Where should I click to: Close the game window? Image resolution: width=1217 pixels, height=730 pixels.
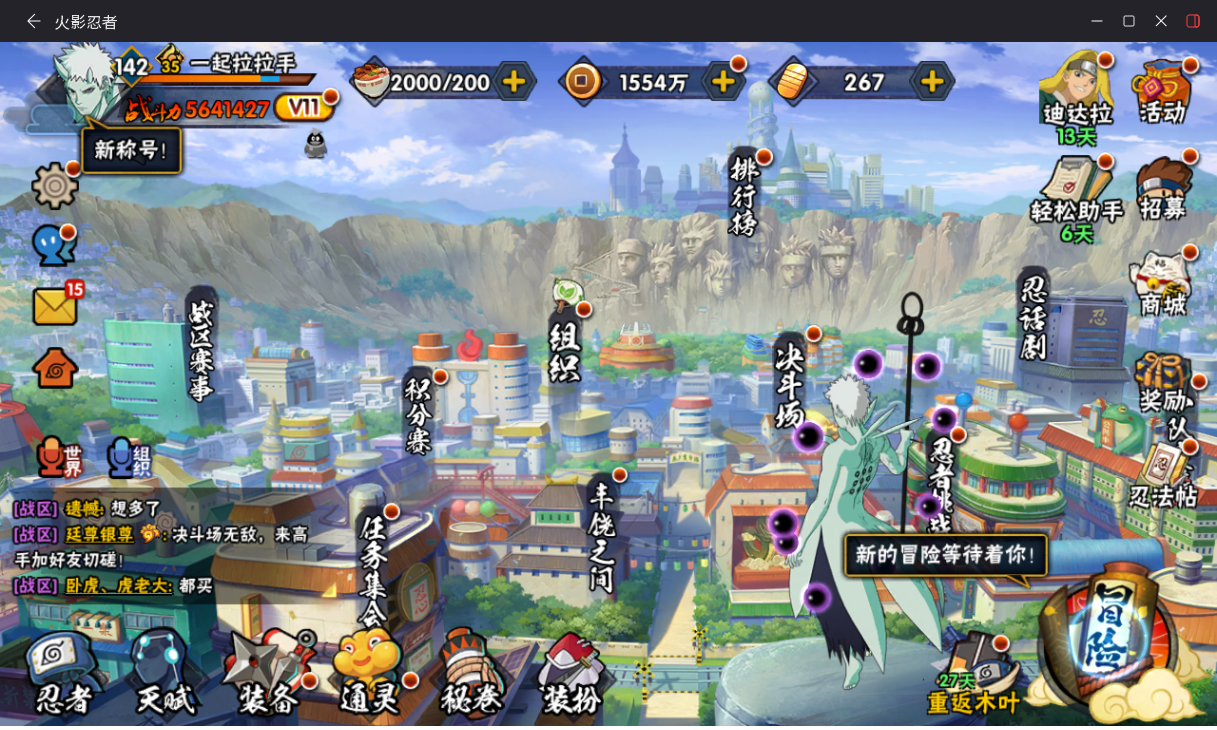point(1161,21)
